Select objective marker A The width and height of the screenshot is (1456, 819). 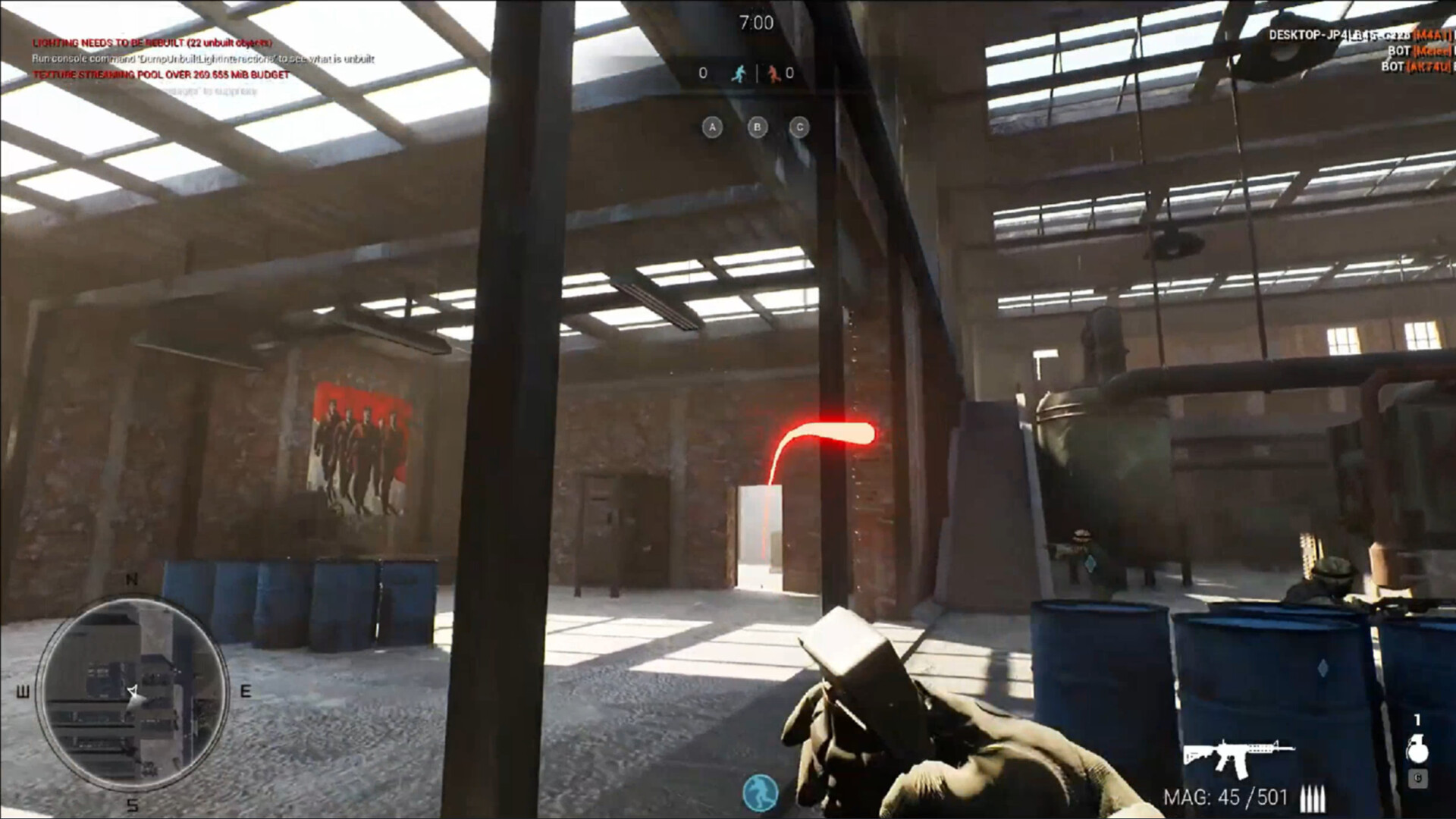712,127
